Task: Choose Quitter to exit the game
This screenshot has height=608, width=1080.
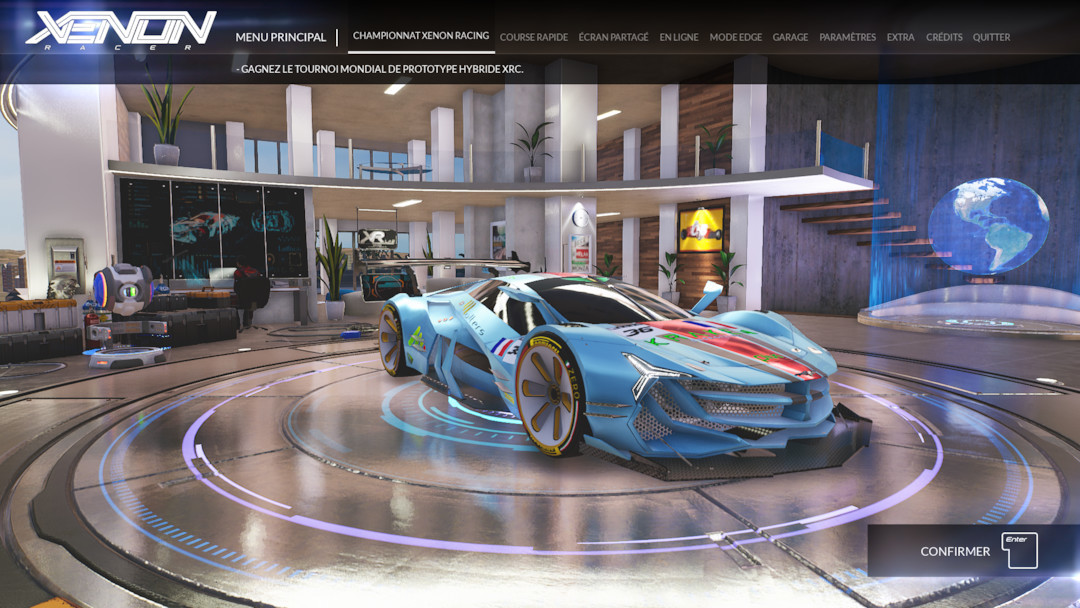Action: click(991, 37)
